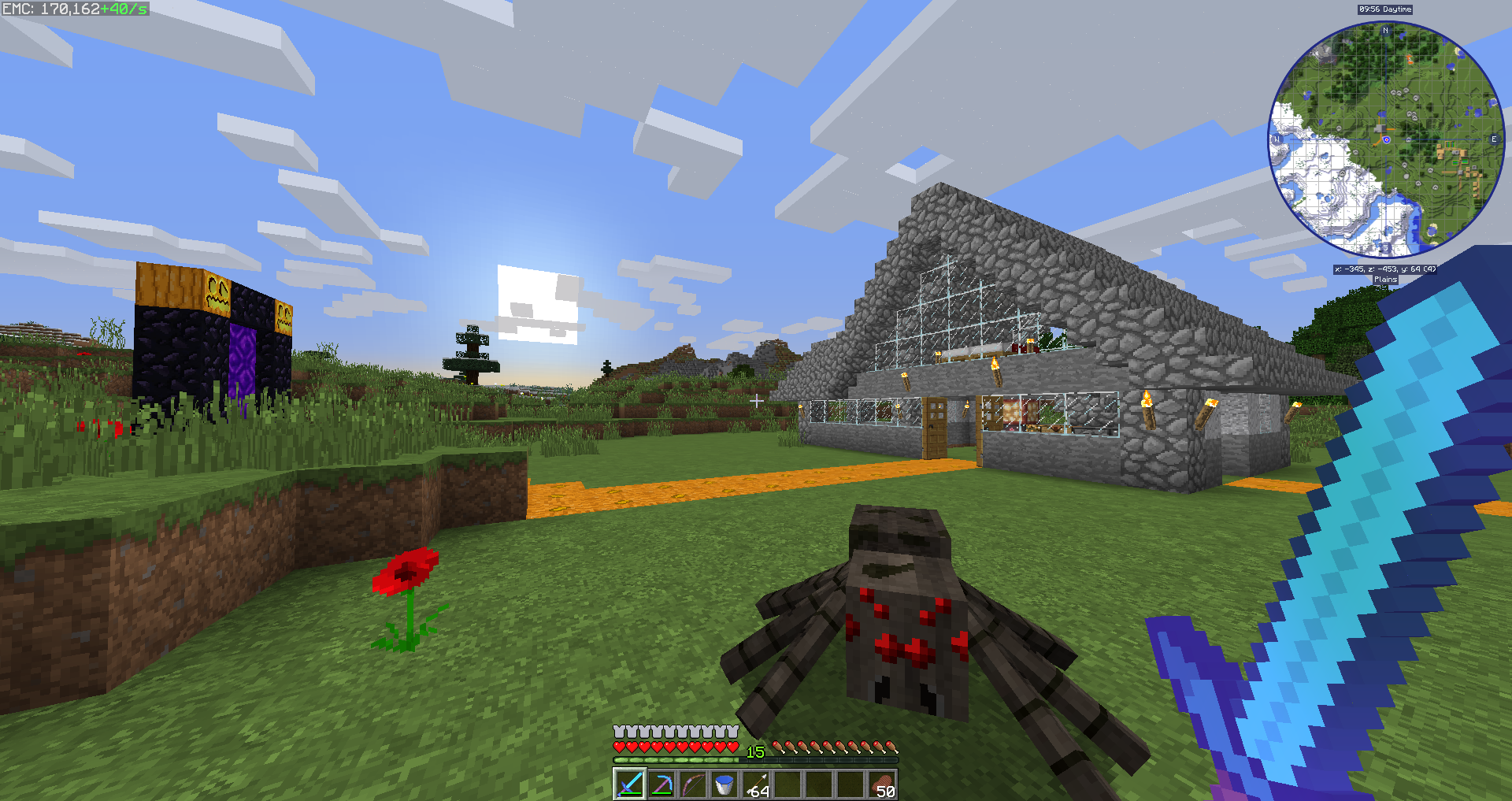This screenshot has width=1512, height=801.
Task: Select the bow in the third hotbar slot
Action: click(694, 784)
